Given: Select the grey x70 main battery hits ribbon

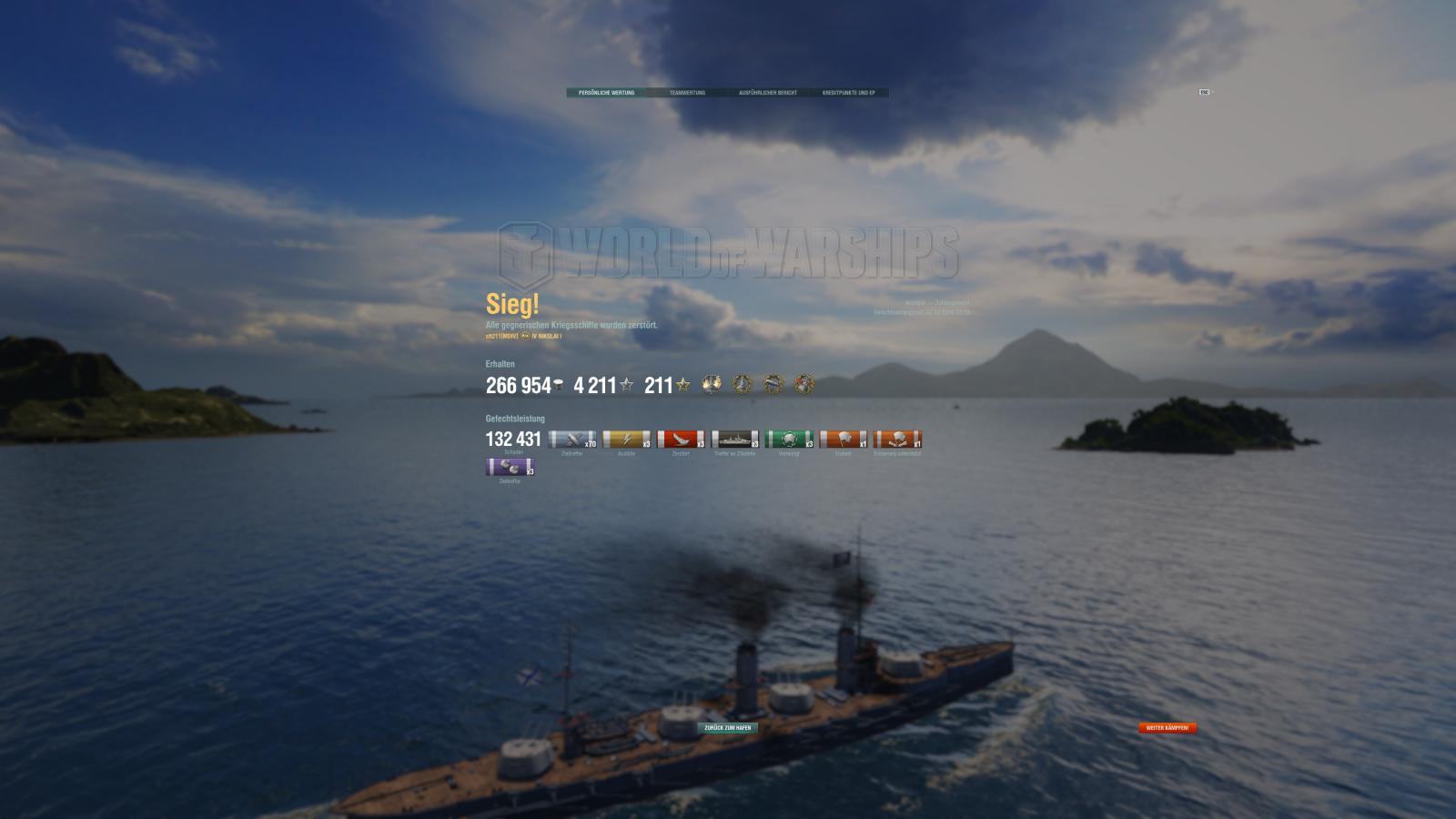Looking at the screenshot, I should tap(572, 440).
